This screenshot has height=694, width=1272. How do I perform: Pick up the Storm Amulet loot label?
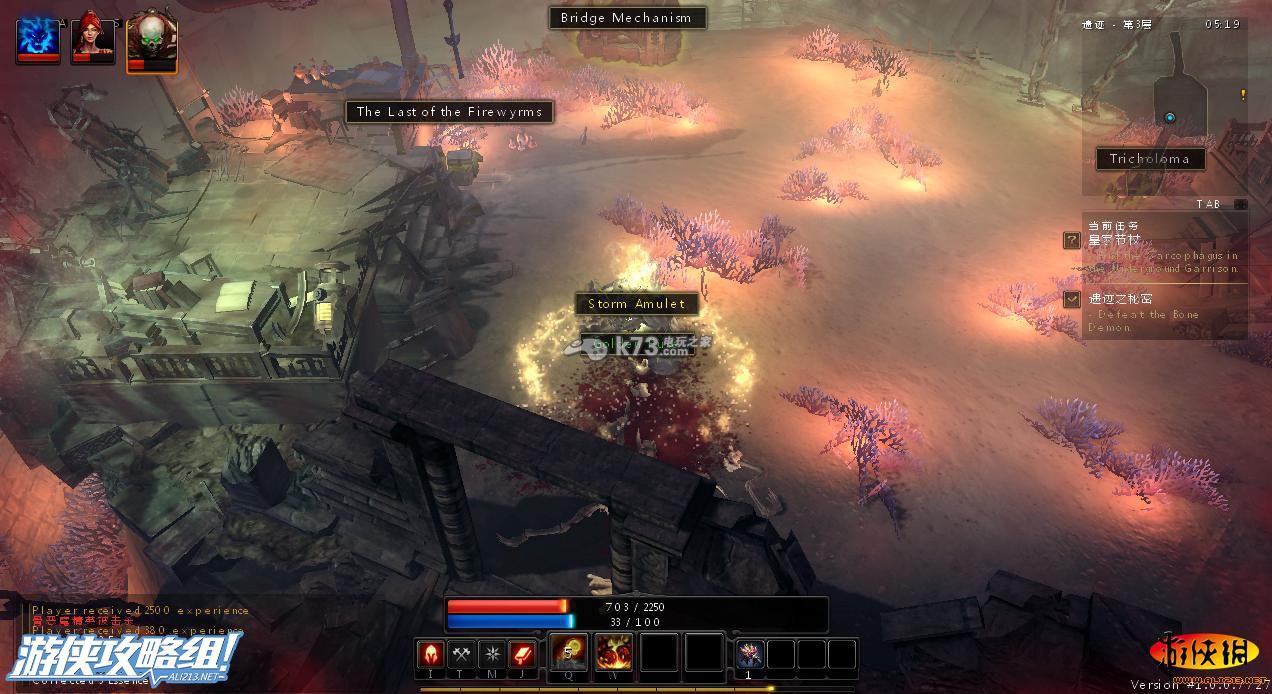click(x=636, y=304)
